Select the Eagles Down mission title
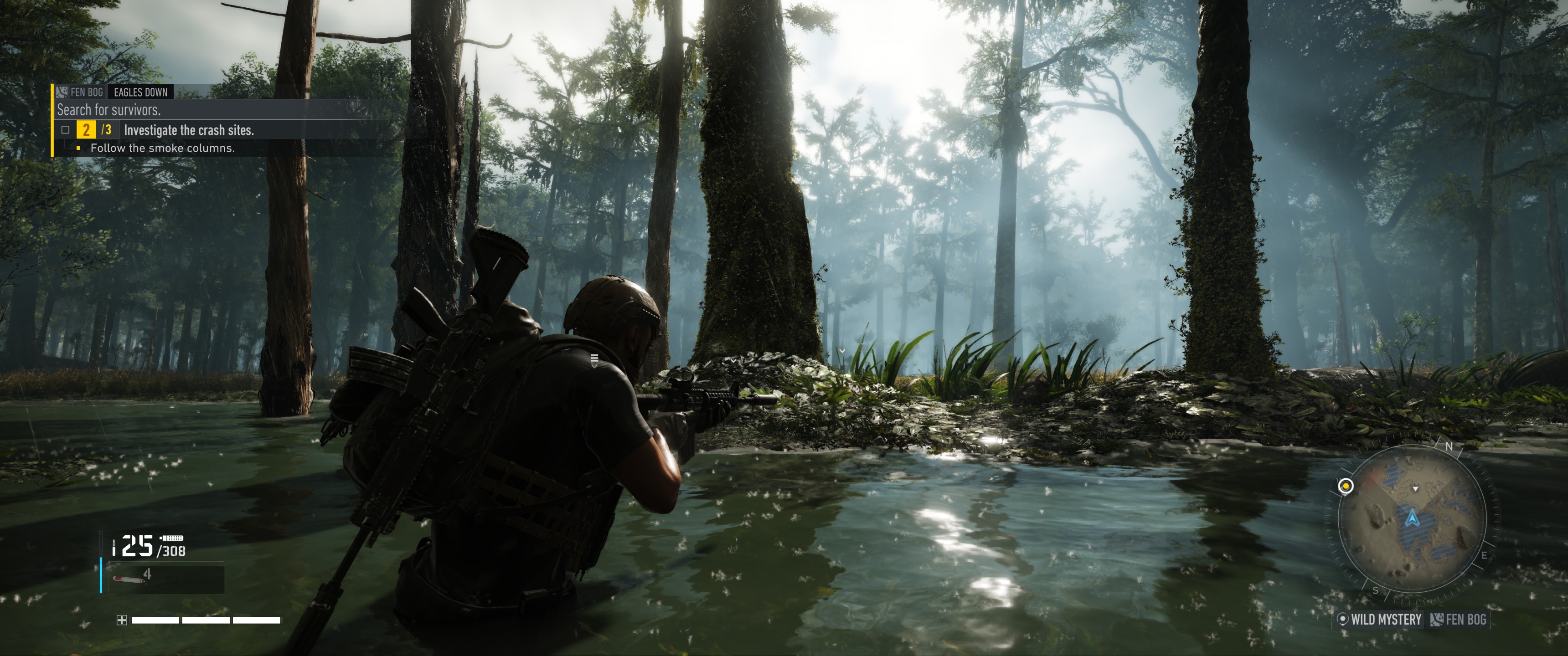The width and height of the screenshot is (1568, 656). 140,92
